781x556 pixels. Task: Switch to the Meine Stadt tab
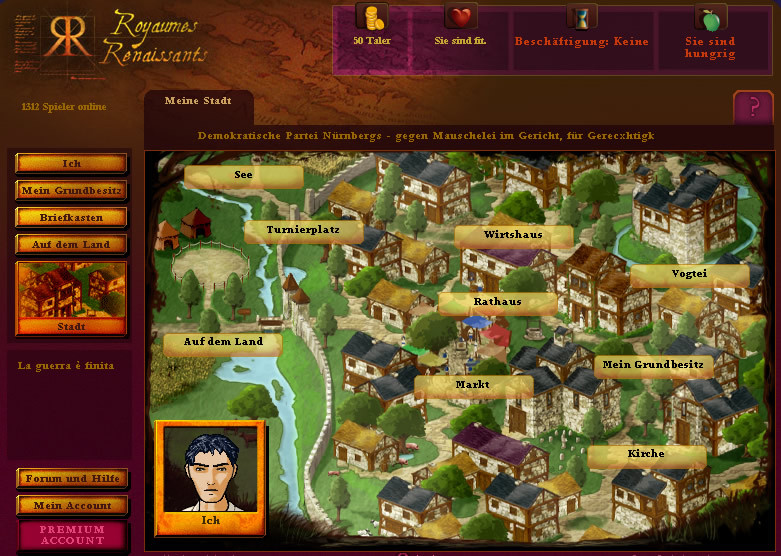(x=198, y=102)
